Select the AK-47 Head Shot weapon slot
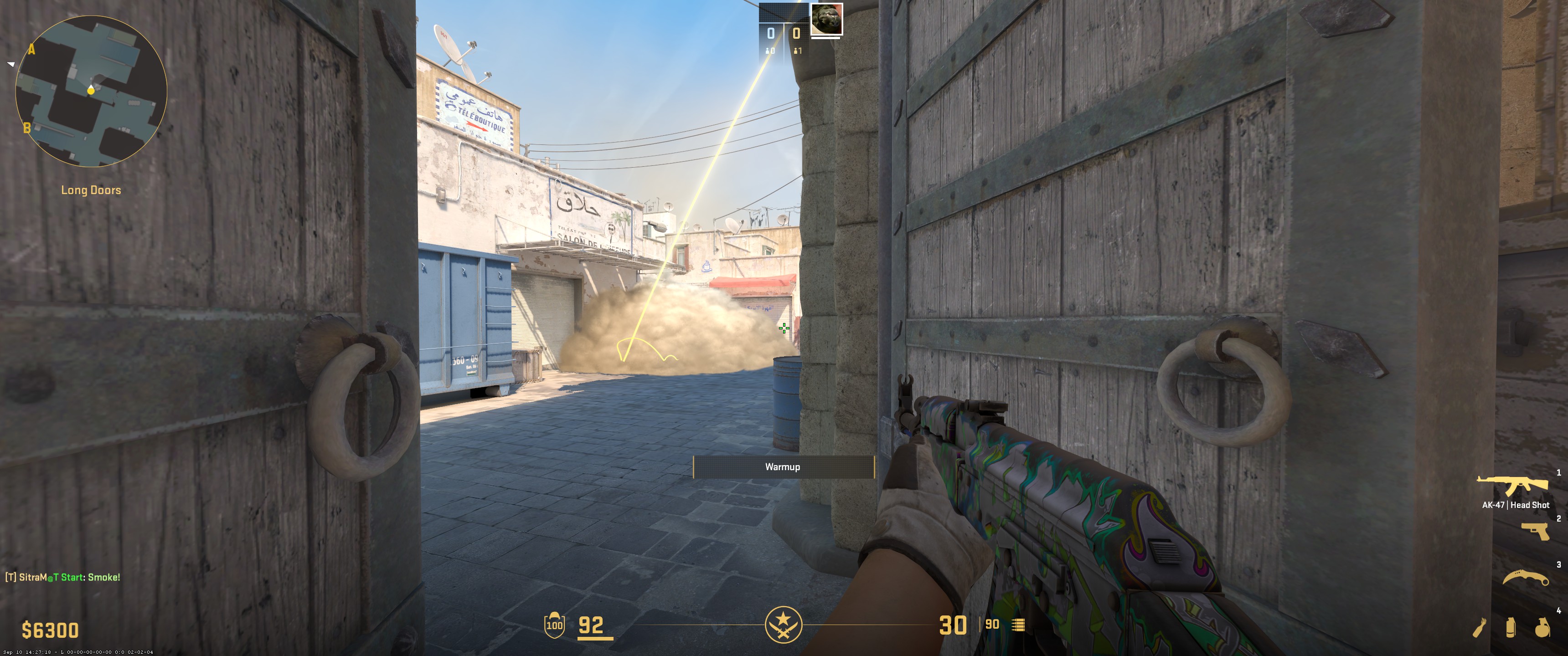 pos(1512,486)
